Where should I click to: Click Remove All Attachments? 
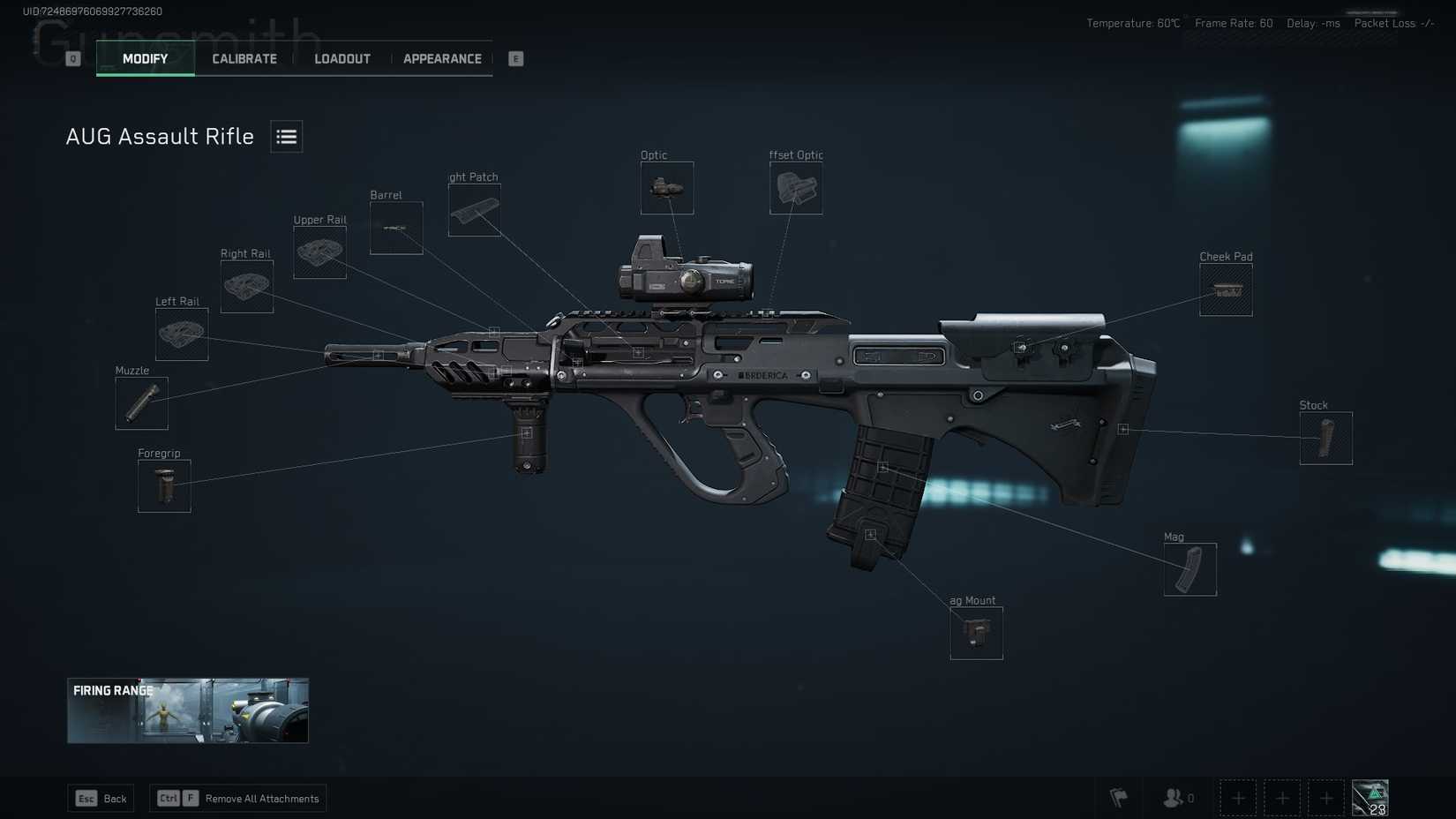(238, 798)
